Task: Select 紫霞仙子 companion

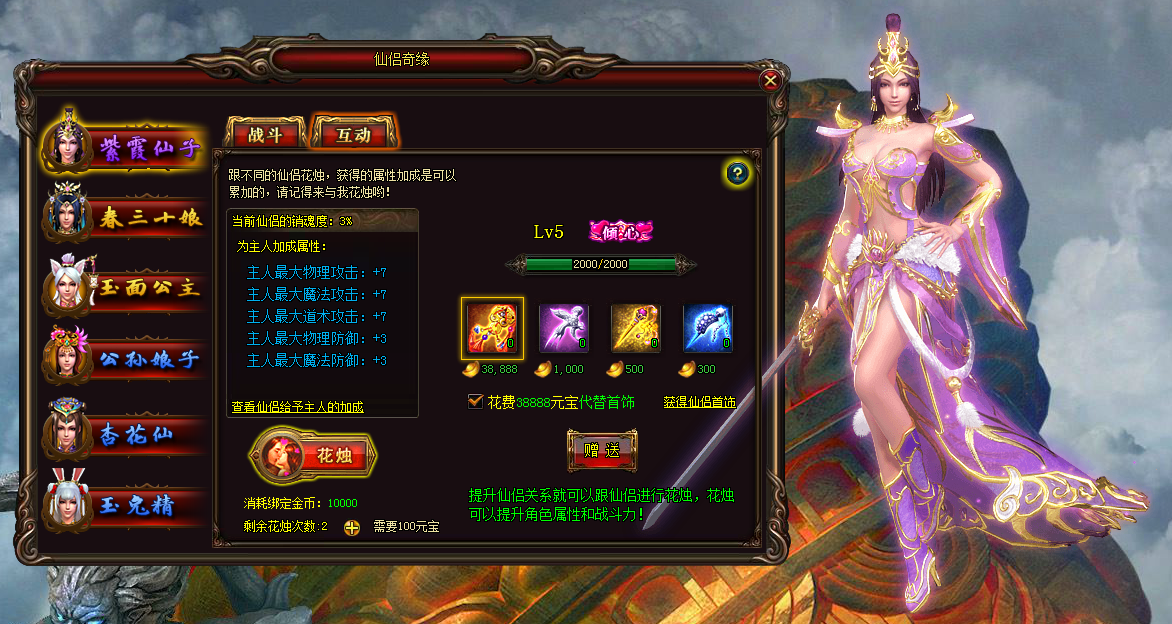Action: click(124, 148)
